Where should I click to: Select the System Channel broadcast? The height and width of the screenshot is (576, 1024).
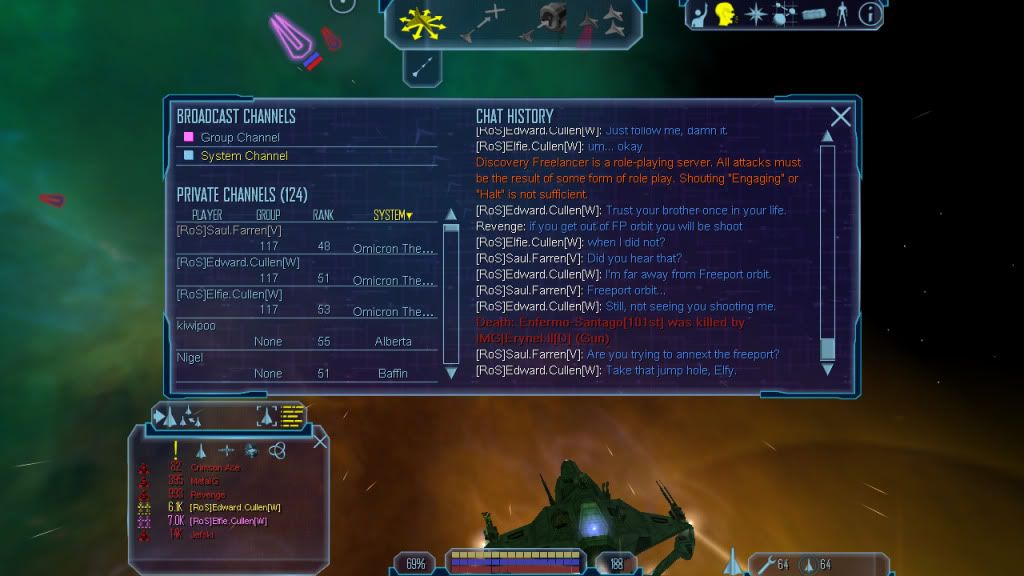pos(244,156)
